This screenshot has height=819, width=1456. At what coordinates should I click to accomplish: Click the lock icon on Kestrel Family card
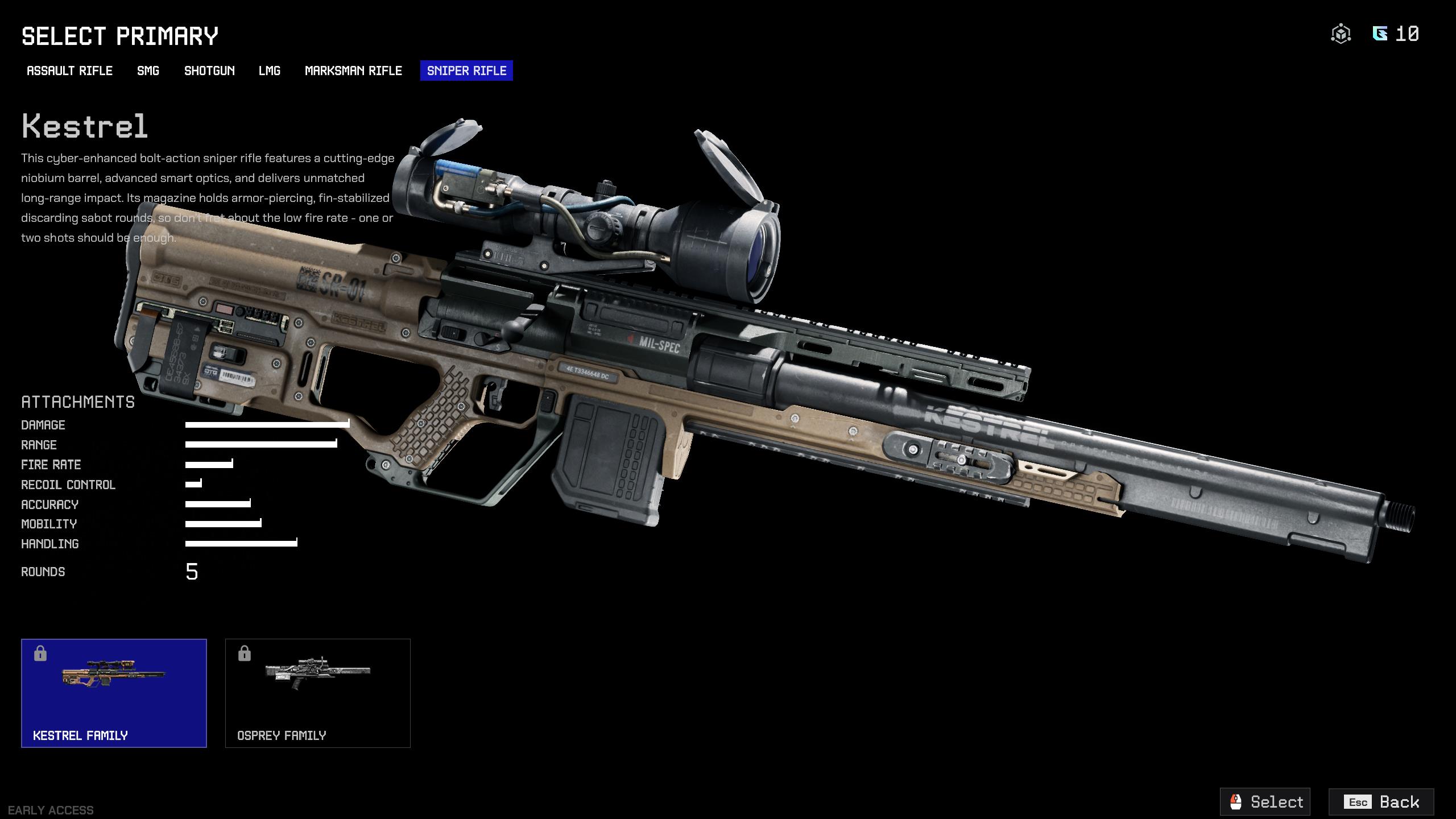(40, 653)
